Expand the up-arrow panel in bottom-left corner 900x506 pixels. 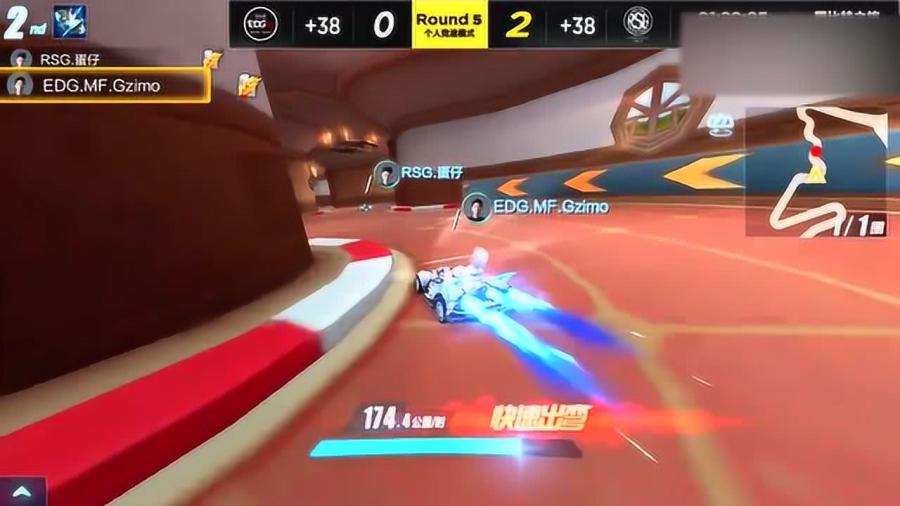[x=23, y=491]
